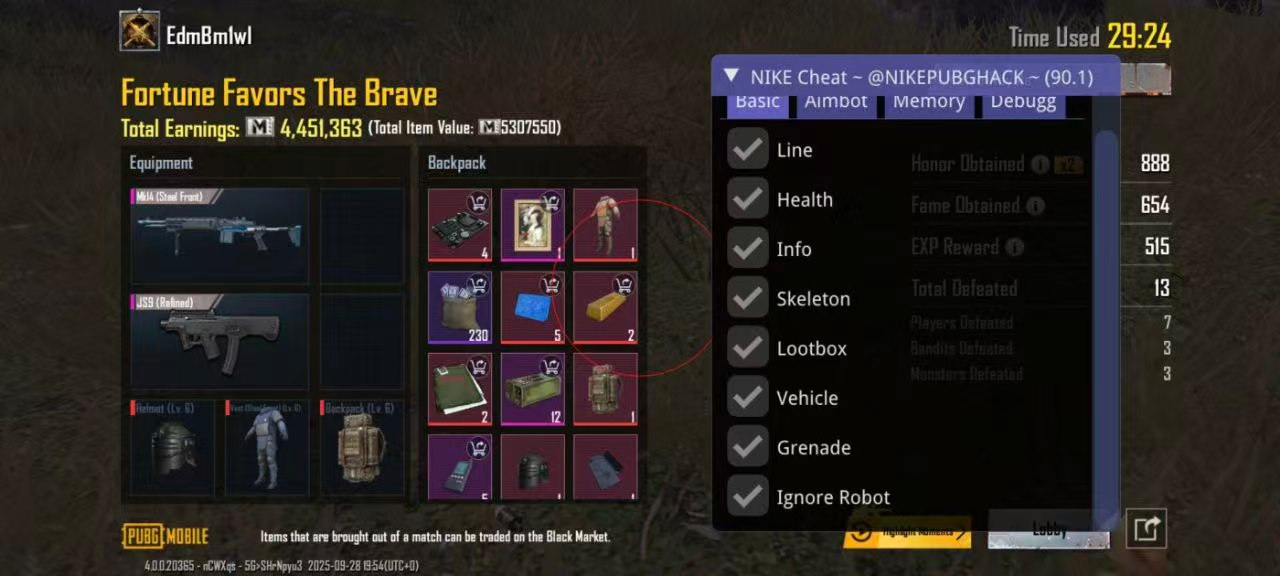Choose the gold bar backpack item
This screenshot has height=576, width=1280.
606,307
